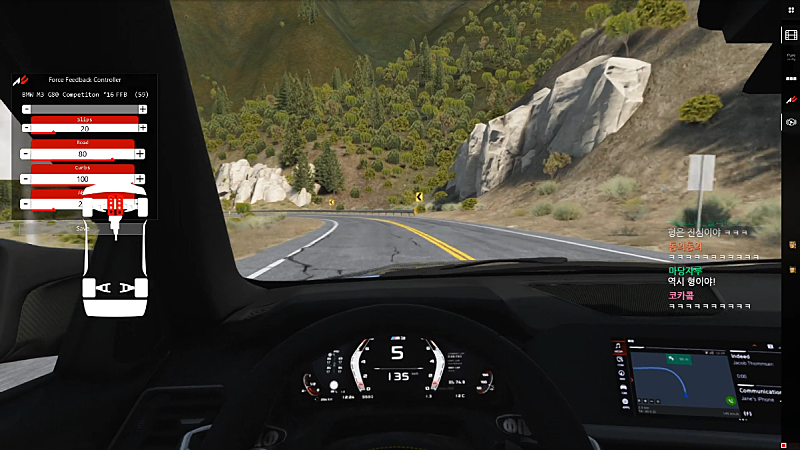Decrease the Curbs feedback value

coord(27,179)
